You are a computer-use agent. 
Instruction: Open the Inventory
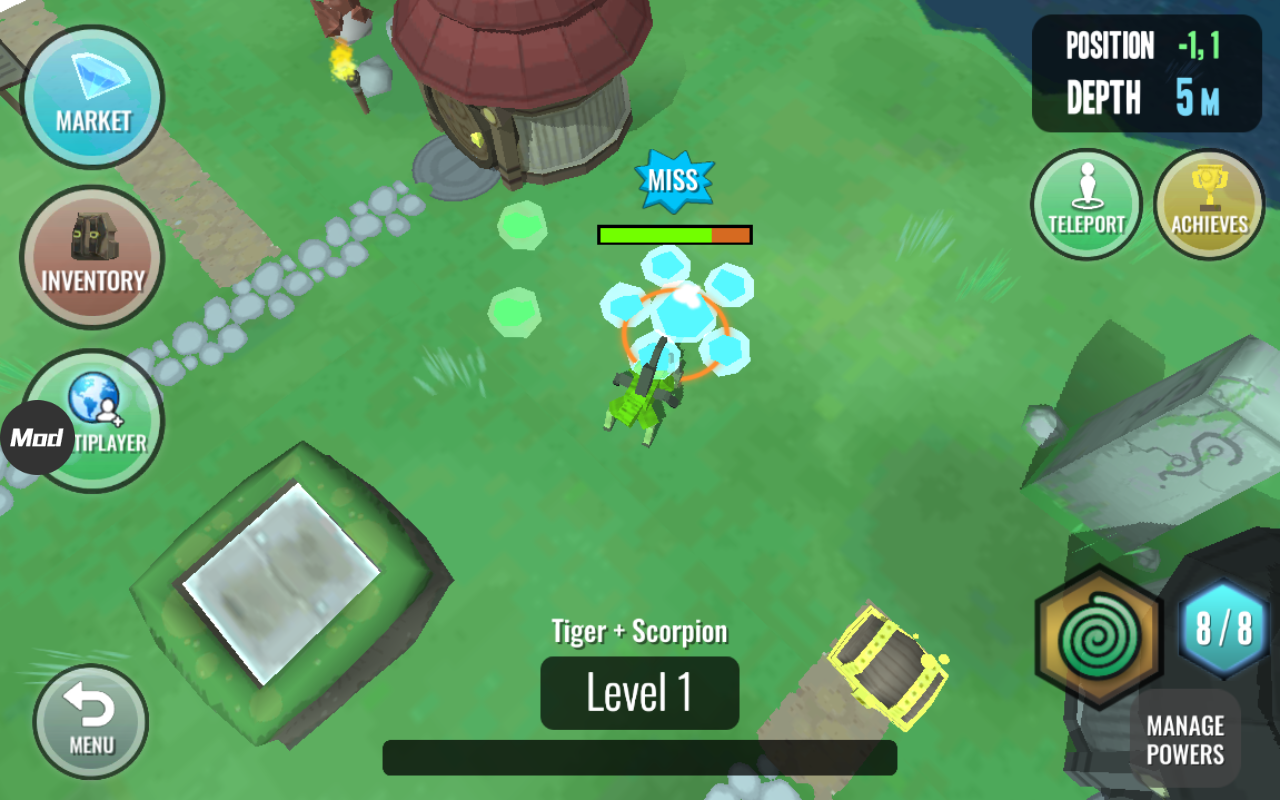tap(92, 257)
